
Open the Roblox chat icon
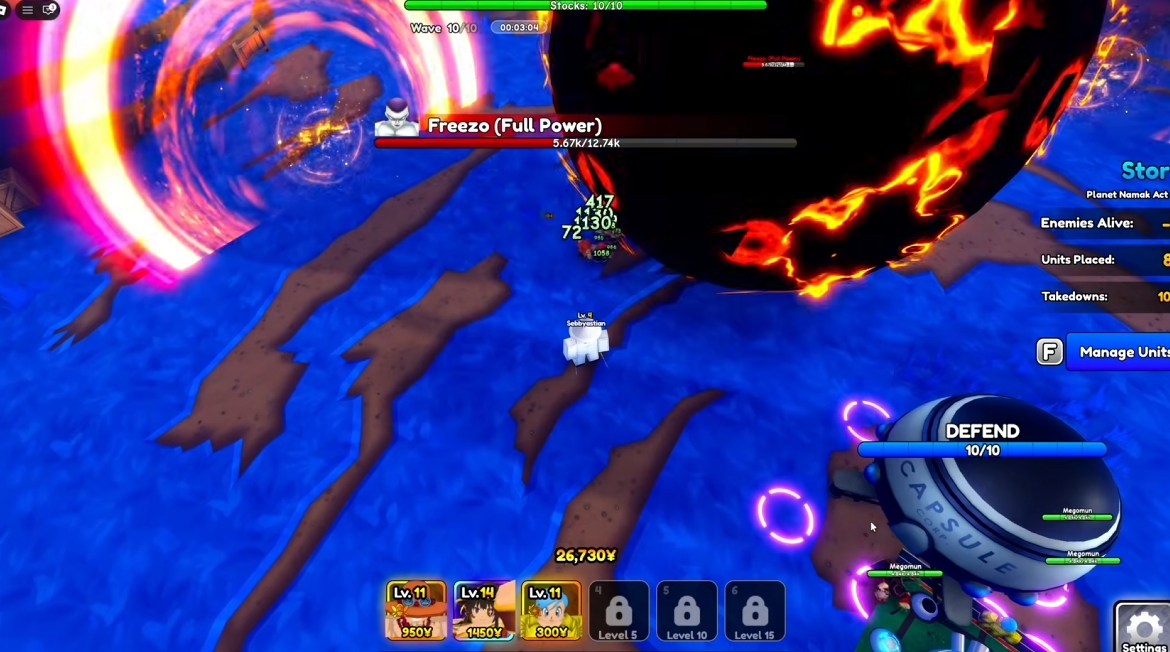pyautogui.click(x=49, y=10)
